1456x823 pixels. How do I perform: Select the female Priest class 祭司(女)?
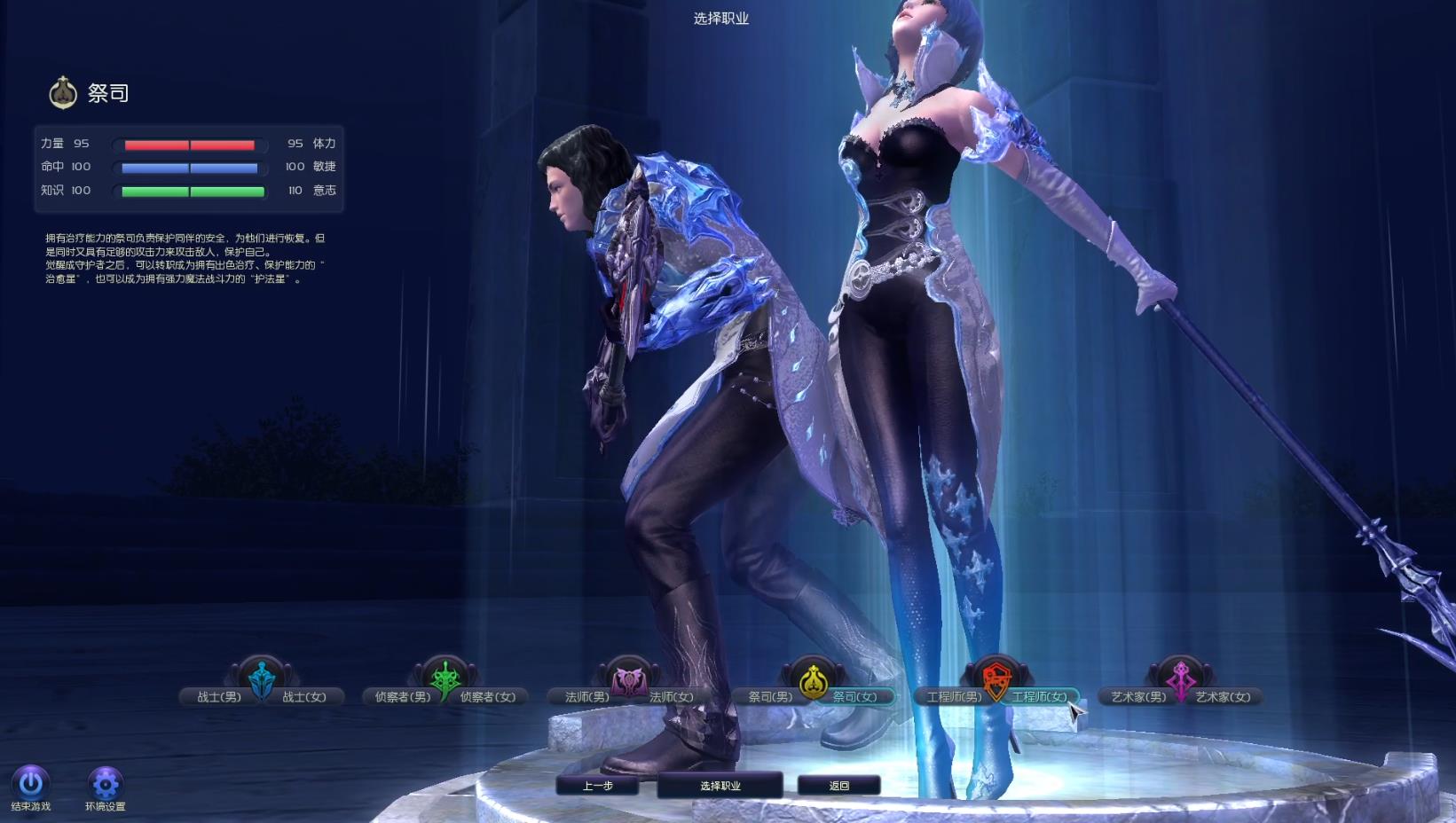coord(855,697)
